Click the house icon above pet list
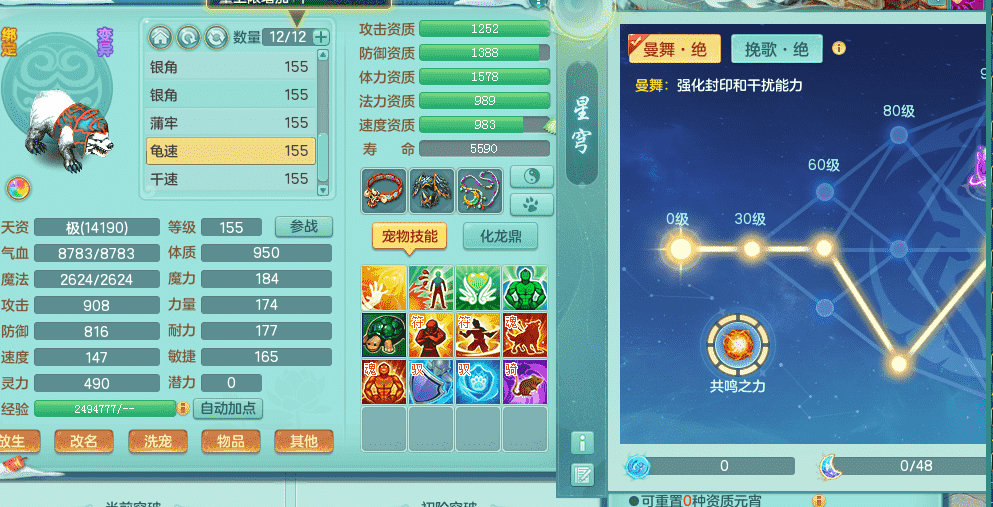Screen dimensions: 993x507 coord(160,38)
